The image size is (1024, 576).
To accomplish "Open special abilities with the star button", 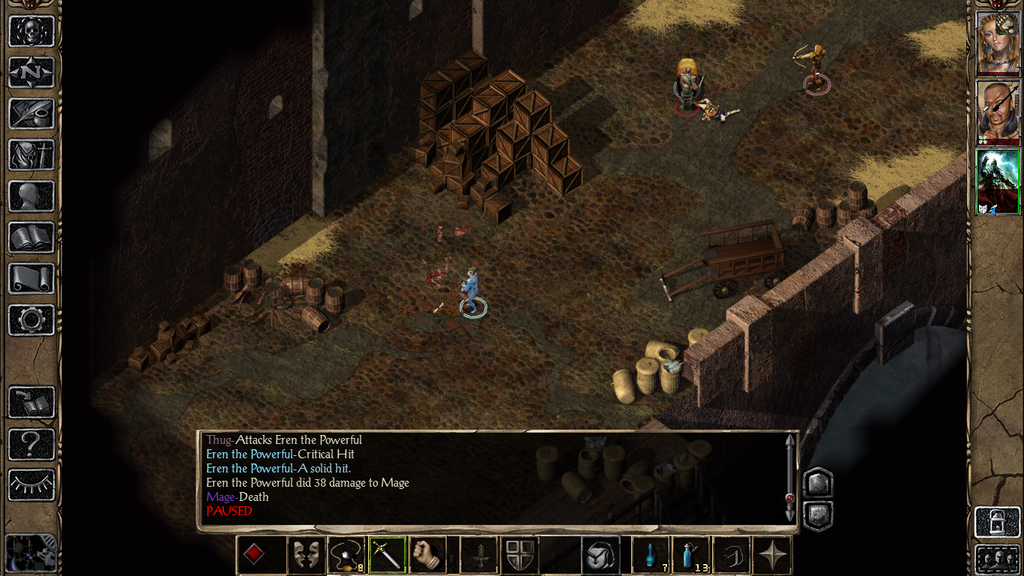I will (x=773, y=555).
